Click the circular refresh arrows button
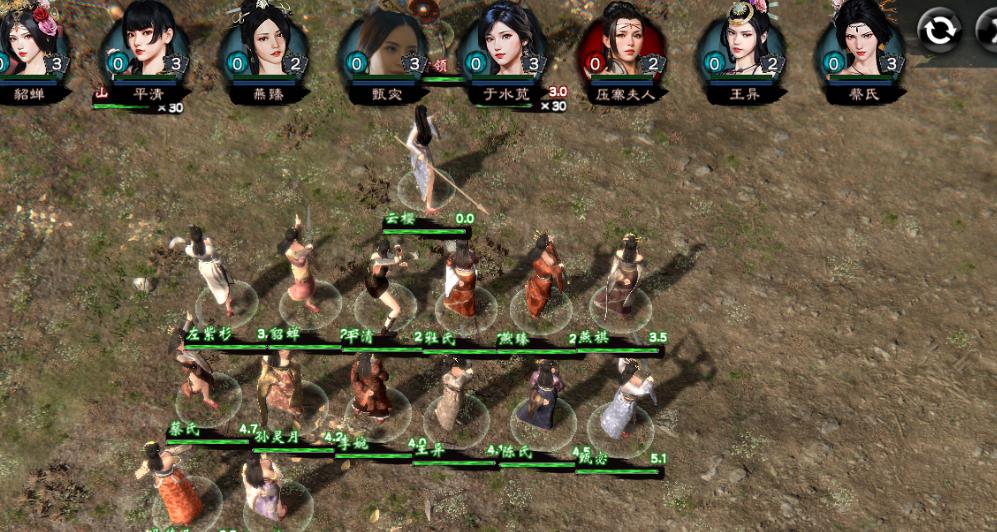 coord(938,30)
